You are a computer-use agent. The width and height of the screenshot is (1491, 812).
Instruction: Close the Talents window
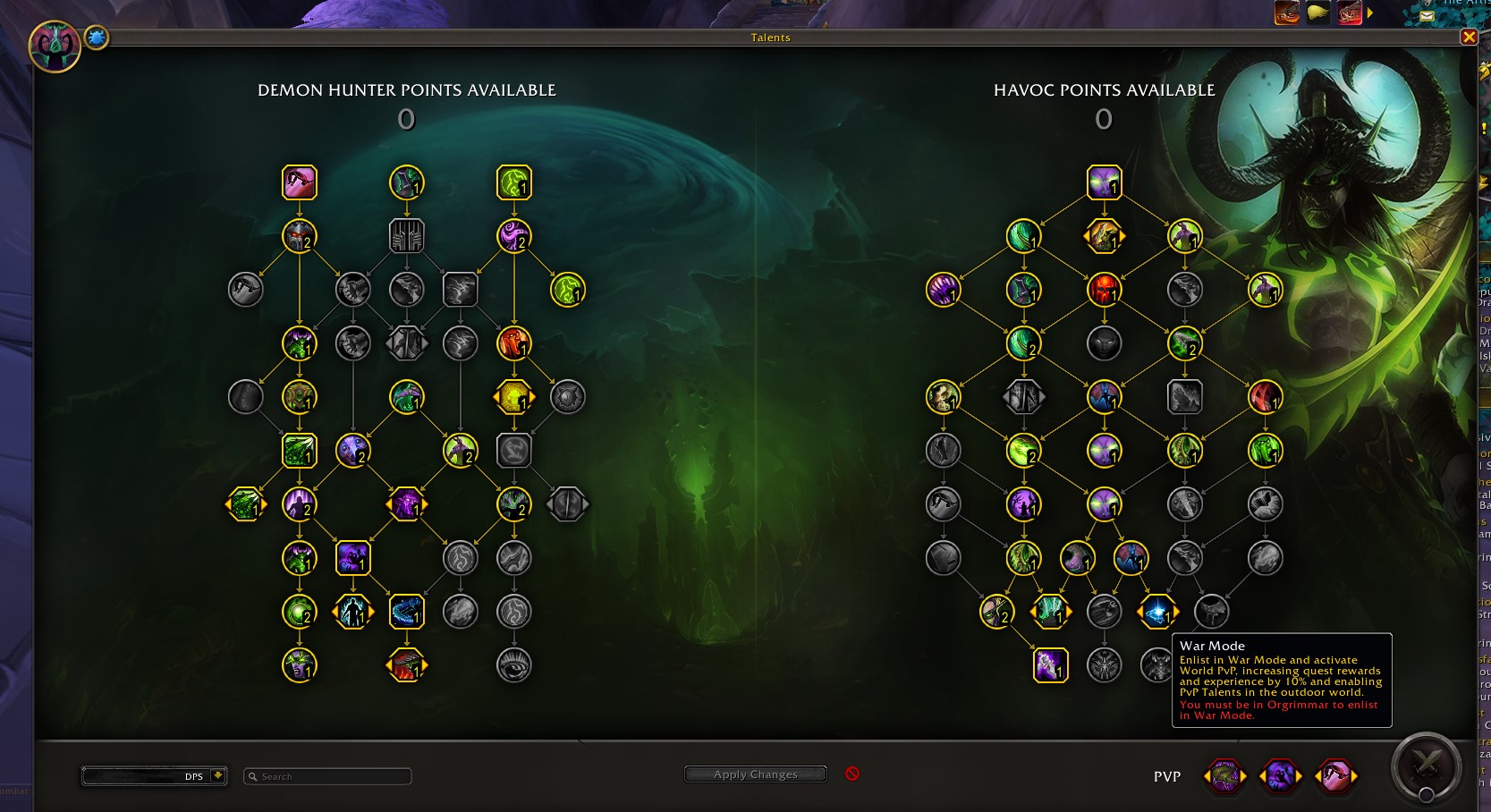tap(1469, 37)
